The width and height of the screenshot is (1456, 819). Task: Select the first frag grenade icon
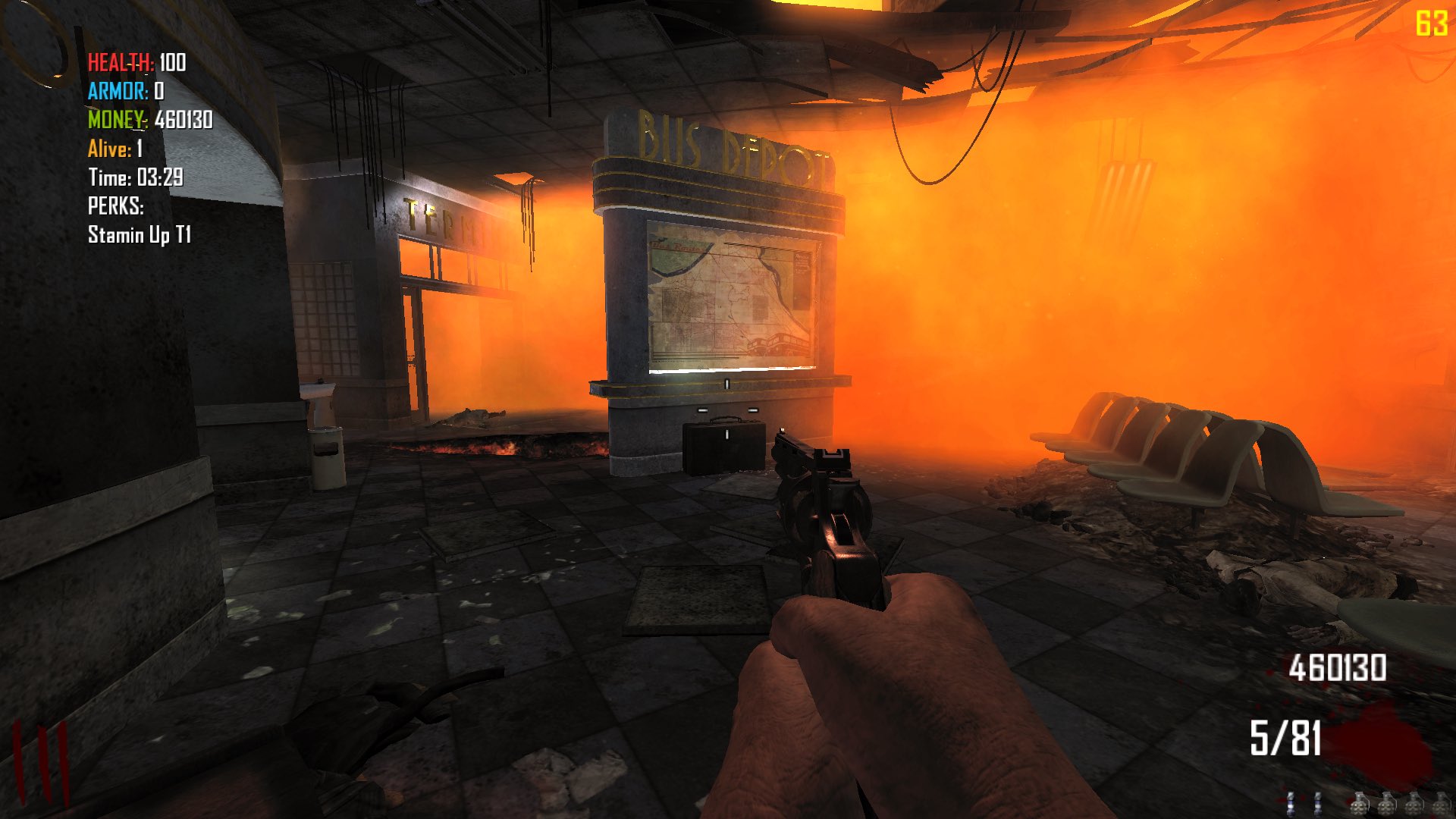1359,805
